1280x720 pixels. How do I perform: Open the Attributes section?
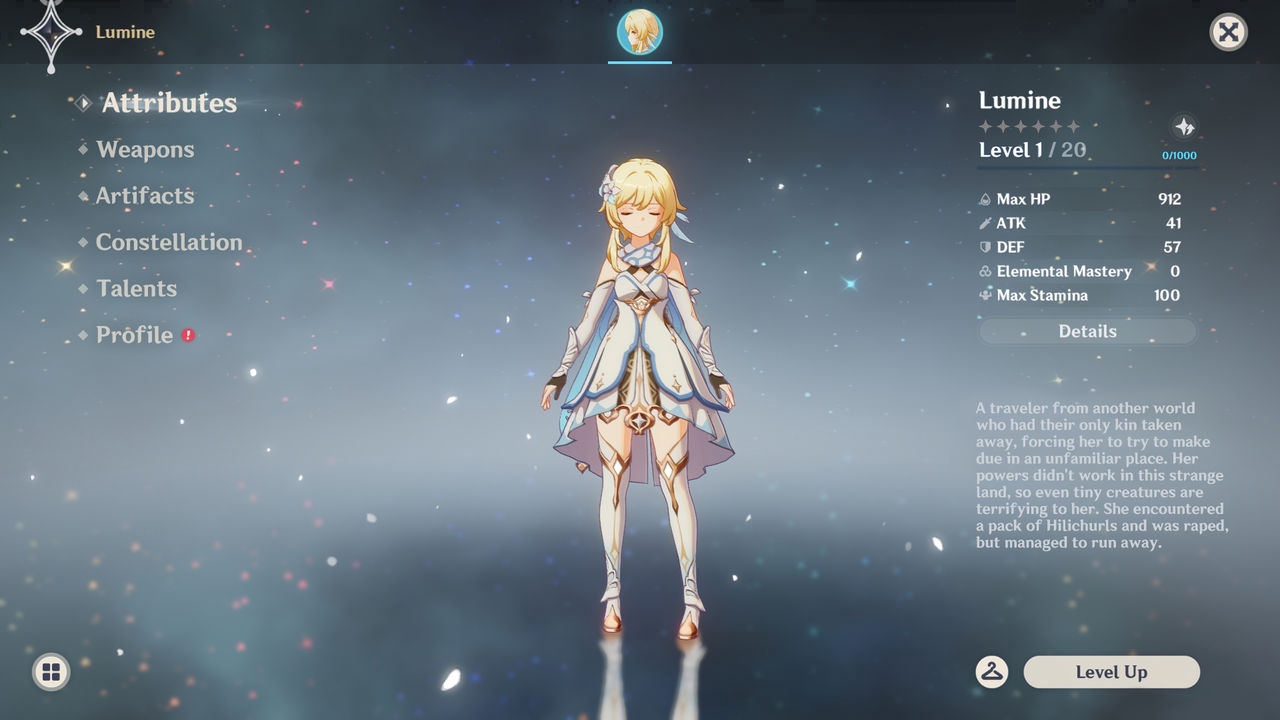coord(168,103)
